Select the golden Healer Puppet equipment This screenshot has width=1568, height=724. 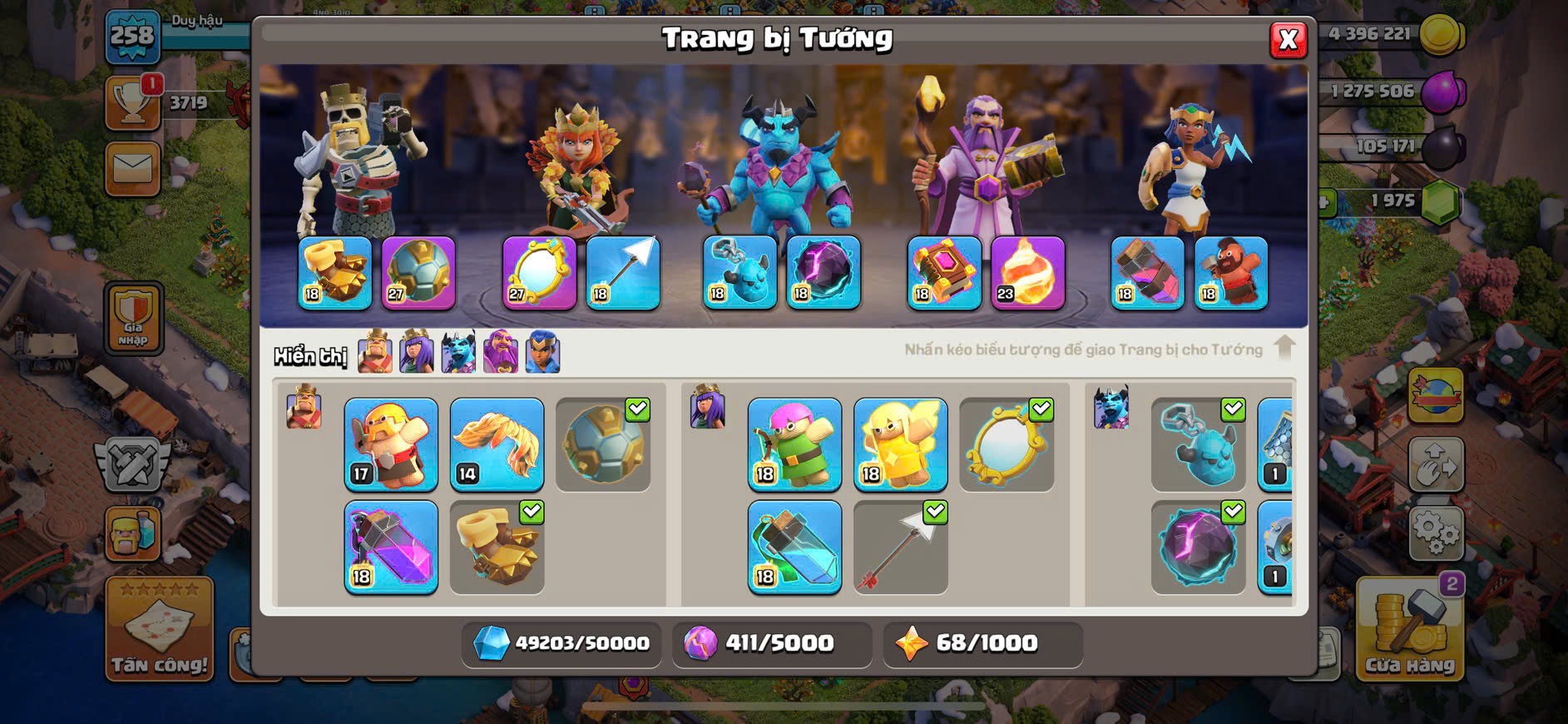coord(900,444)
